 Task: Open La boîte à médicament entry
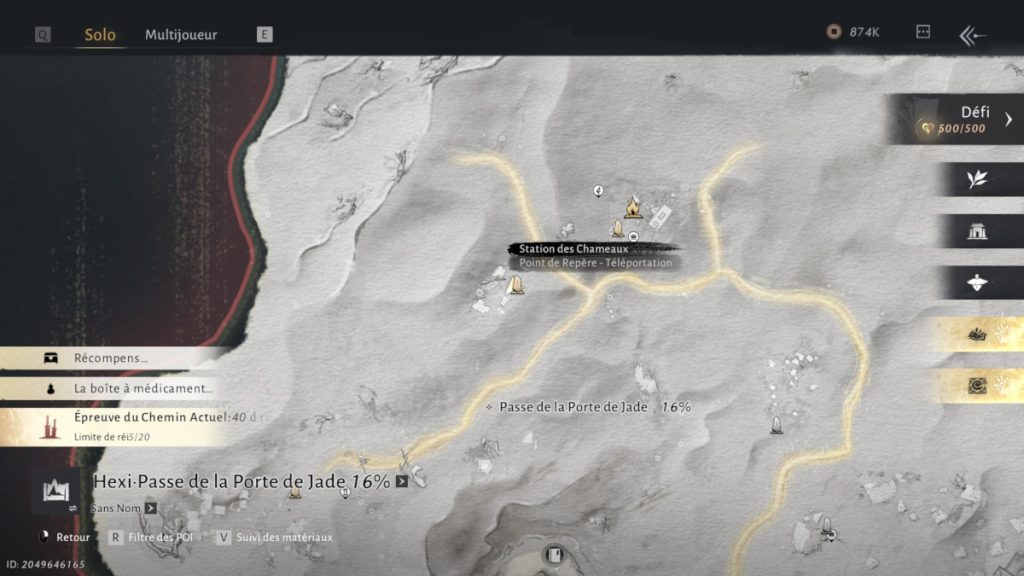click(x=130, y=388)
